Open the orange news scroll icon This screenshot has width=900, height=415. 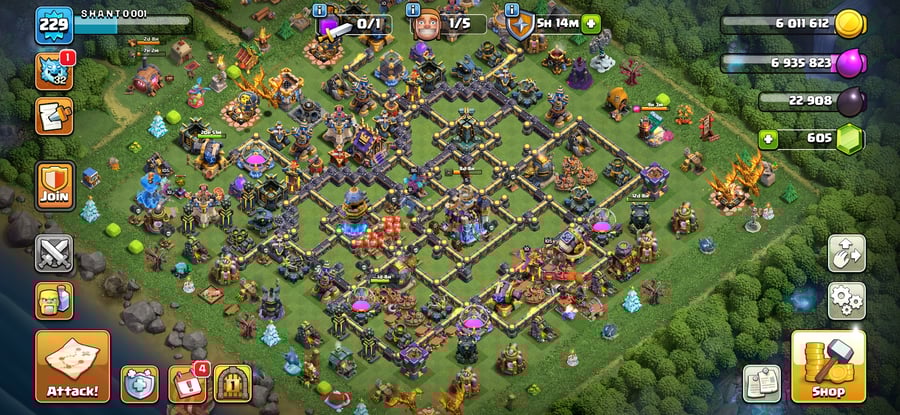click(54, 116)
